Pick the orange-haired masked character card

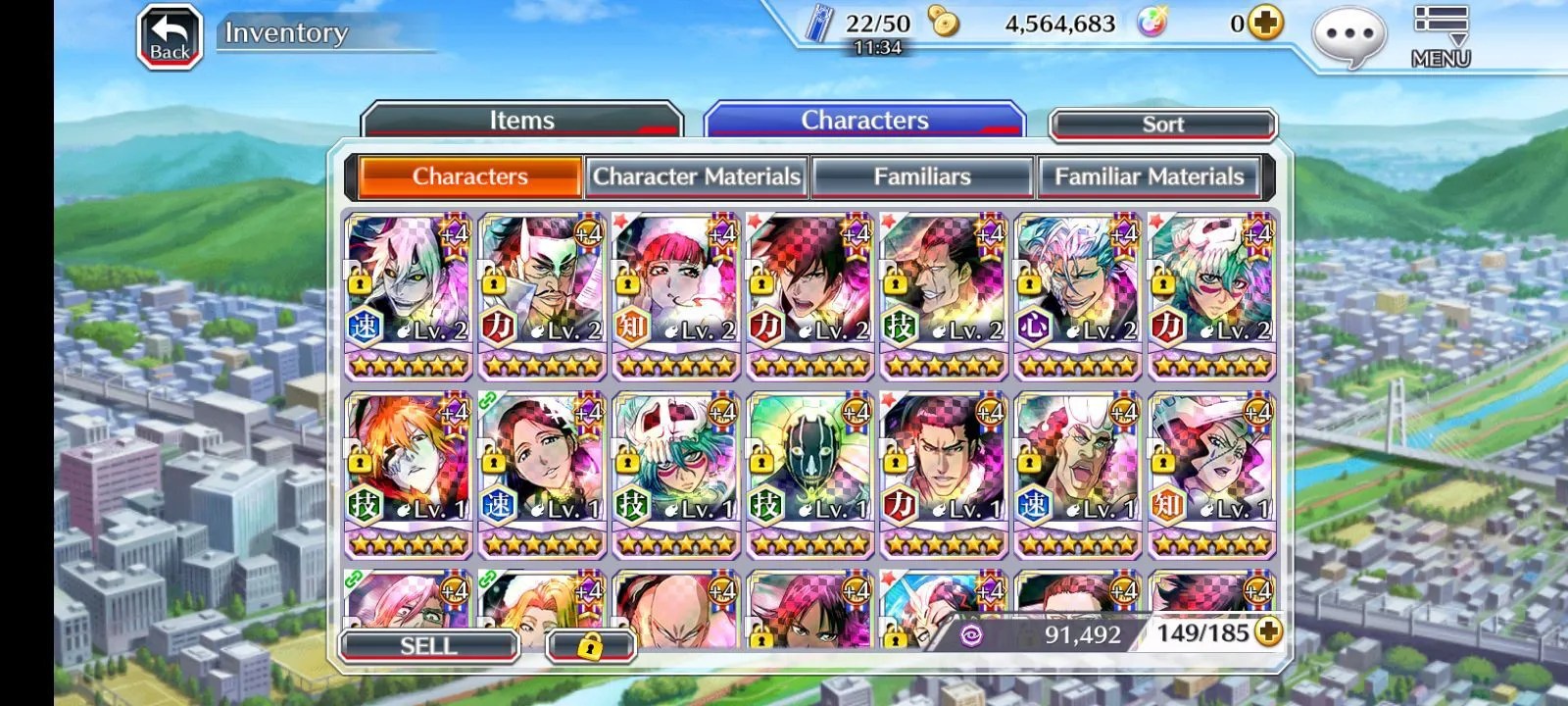pos(409,473)
